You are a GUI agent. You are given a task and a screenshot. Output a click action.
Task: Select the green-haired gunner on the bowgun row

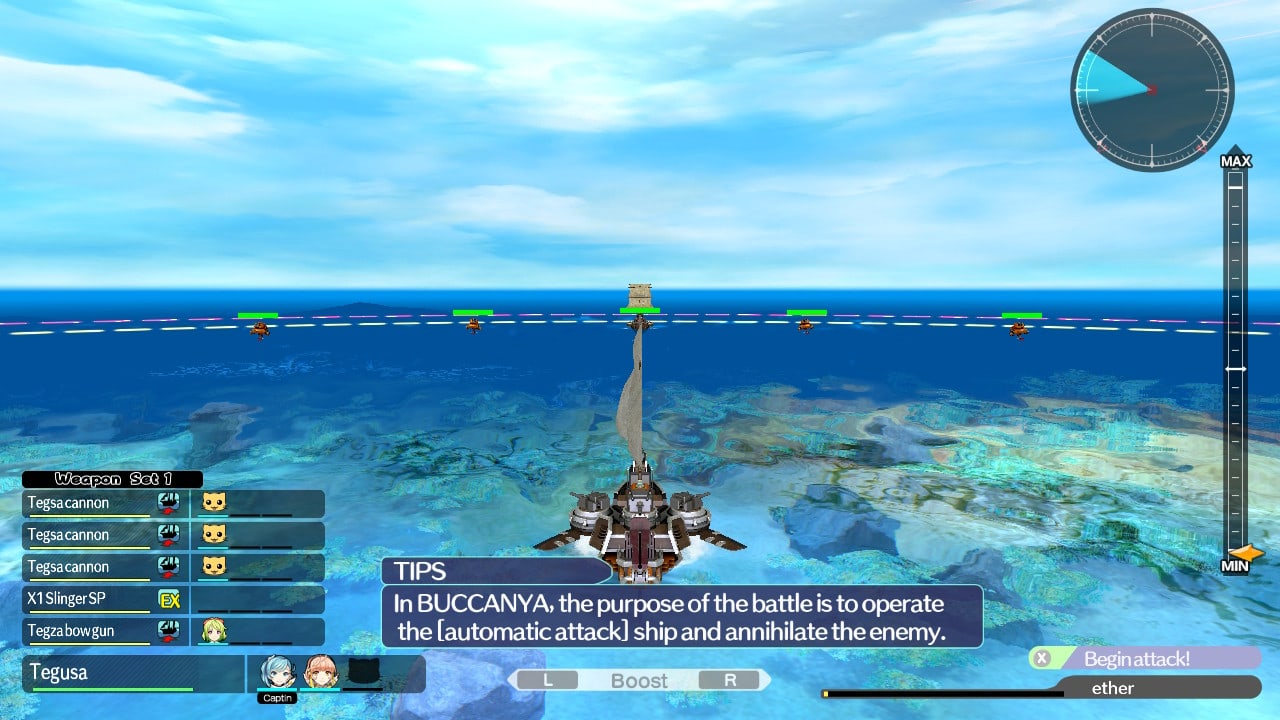(213, 630)
